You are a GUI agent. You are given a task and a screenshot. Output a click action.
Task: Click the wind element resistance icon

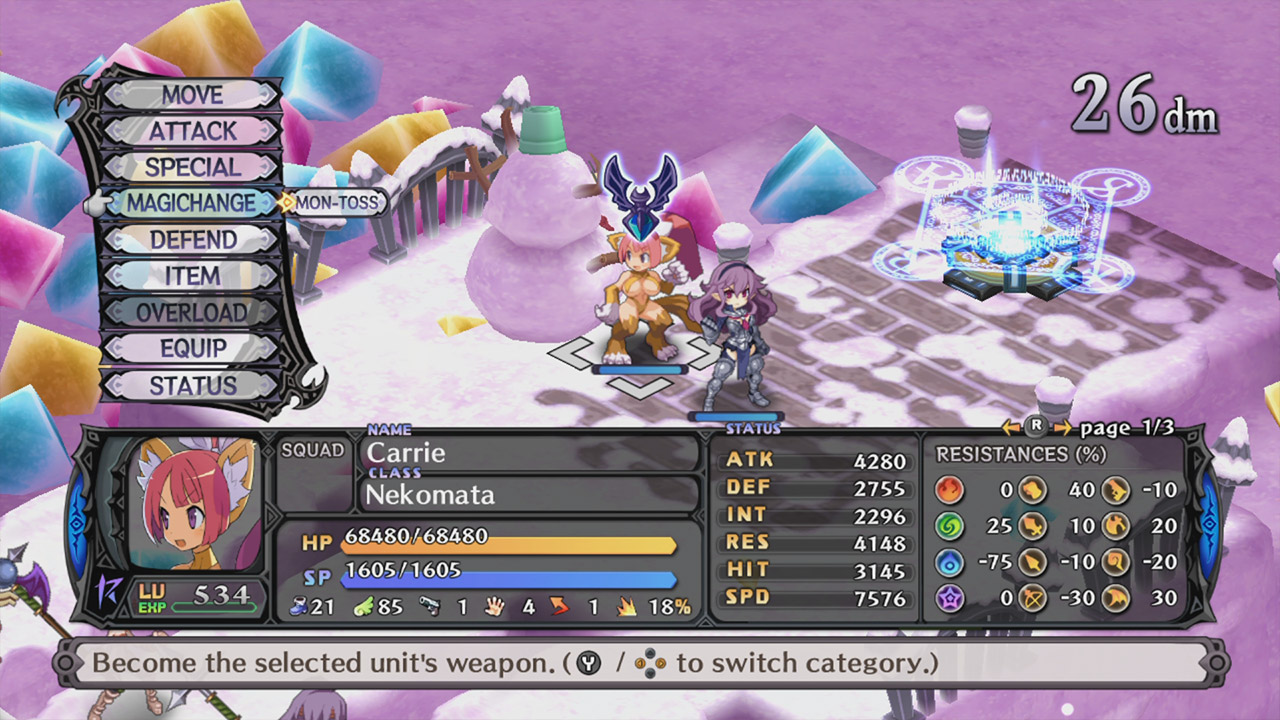950,524
